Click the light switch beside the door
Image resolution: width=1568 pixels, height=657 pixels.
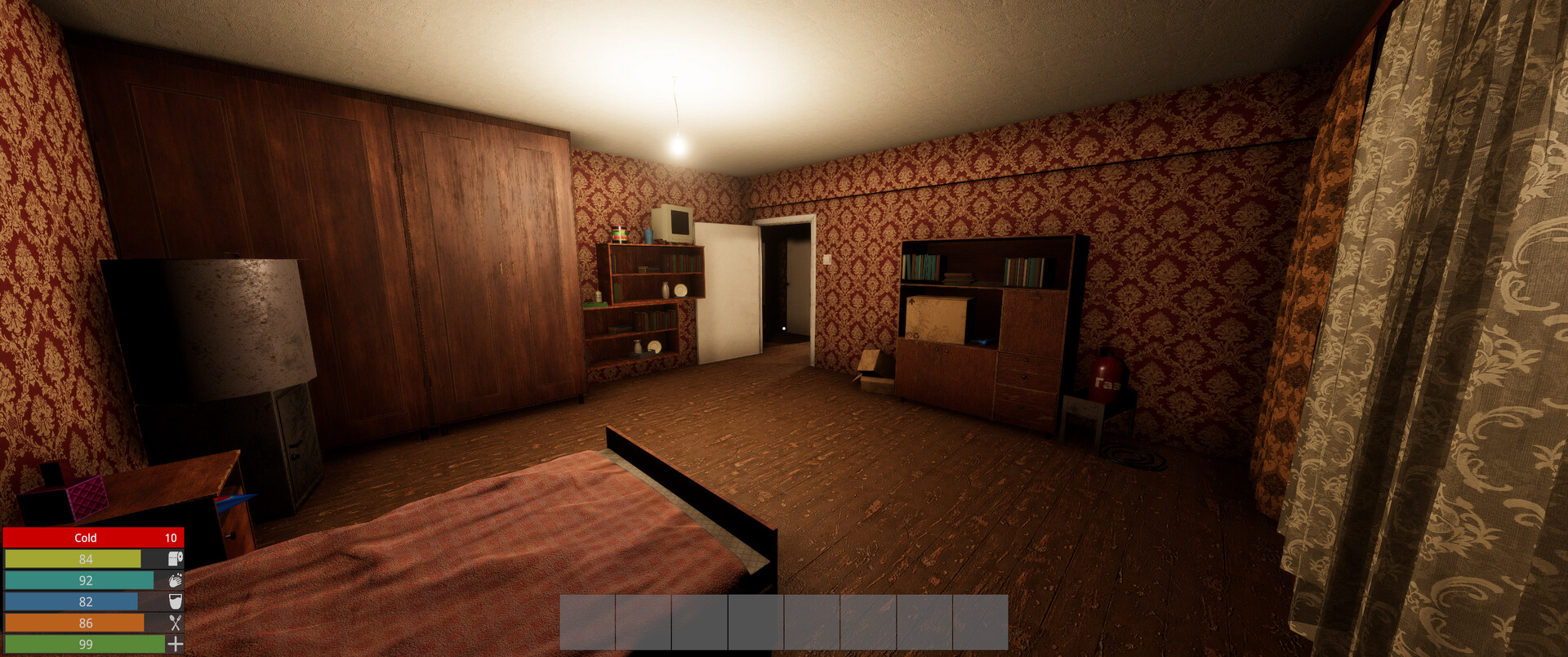pos(827,259)
